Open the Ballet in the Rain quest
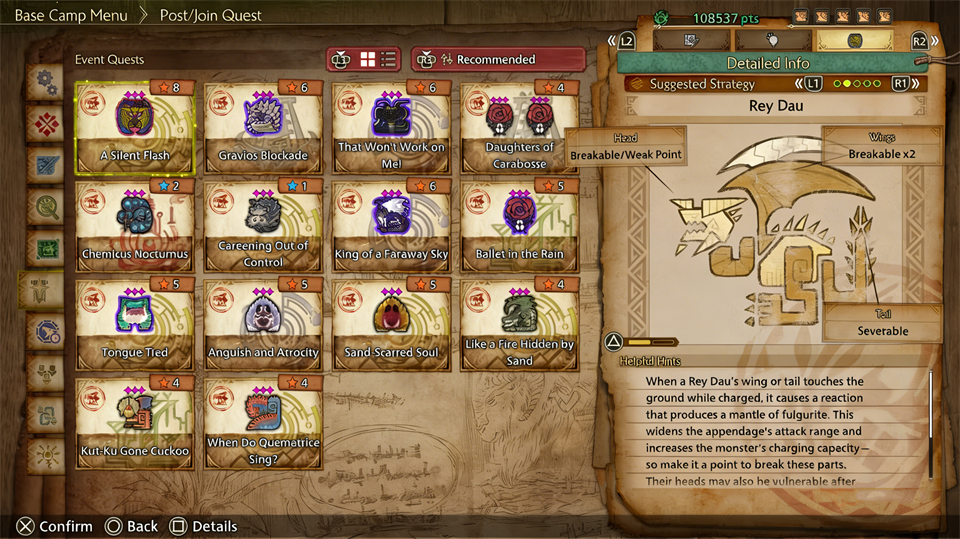 point(519,226)
